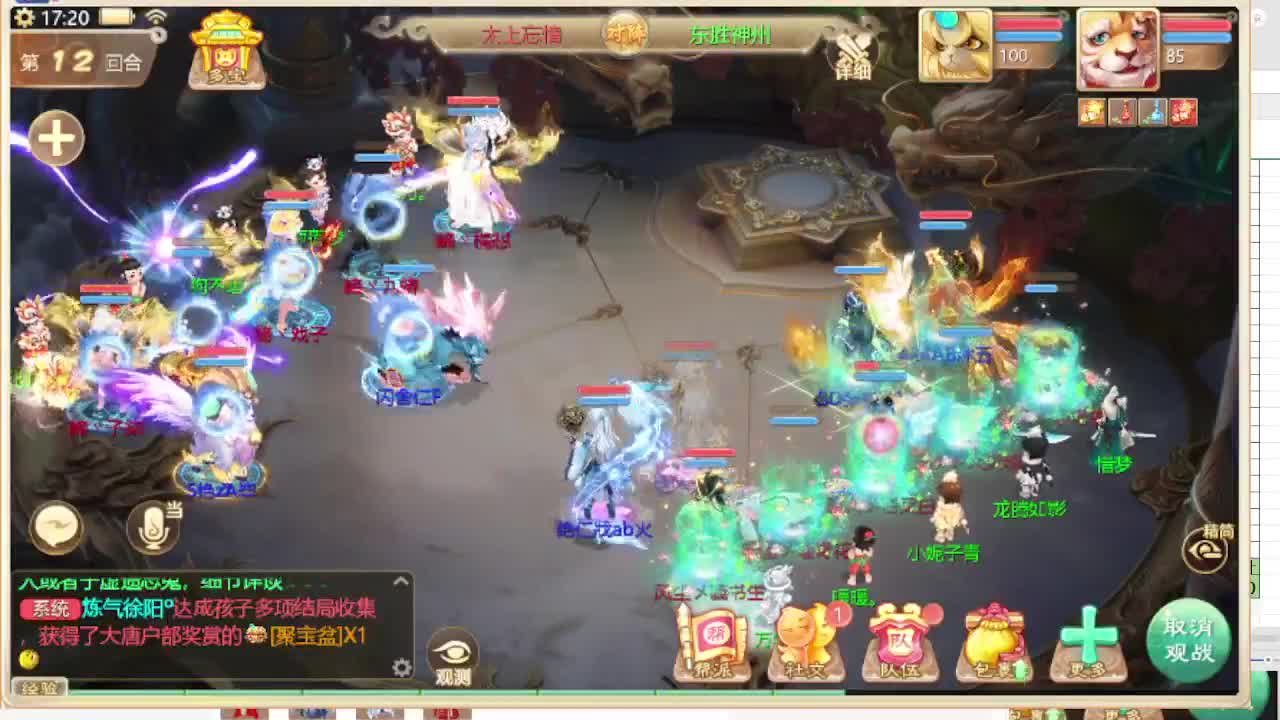Tap the chat bubble speech icon
The width and height of the screenshot is (1280, 720).
(x=57, y=525)
